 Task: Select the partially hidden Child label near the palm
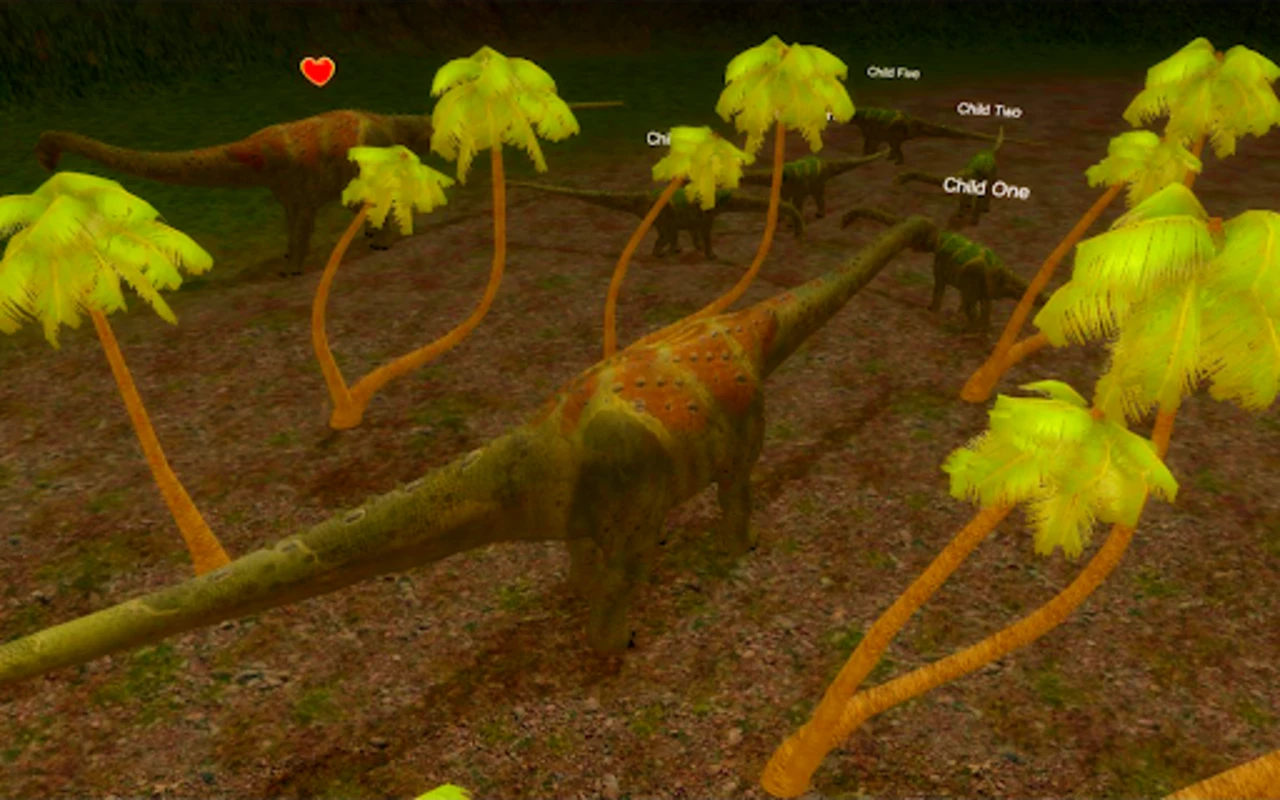point(660,138)
